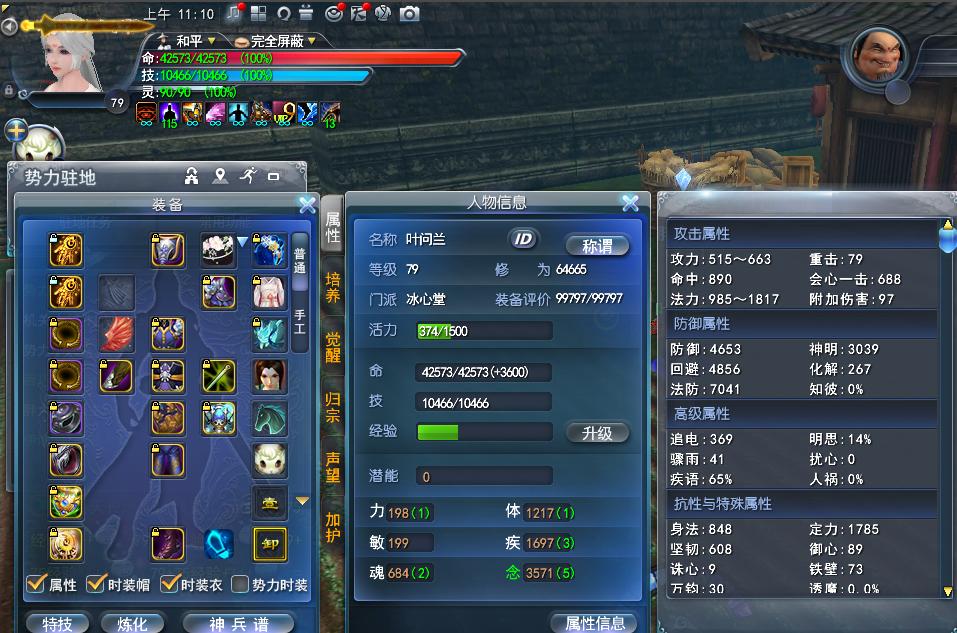The height and width of the screenshot is (633, 957).
Task: Click the 称谓 title button
Action: (x=596, y=245)
